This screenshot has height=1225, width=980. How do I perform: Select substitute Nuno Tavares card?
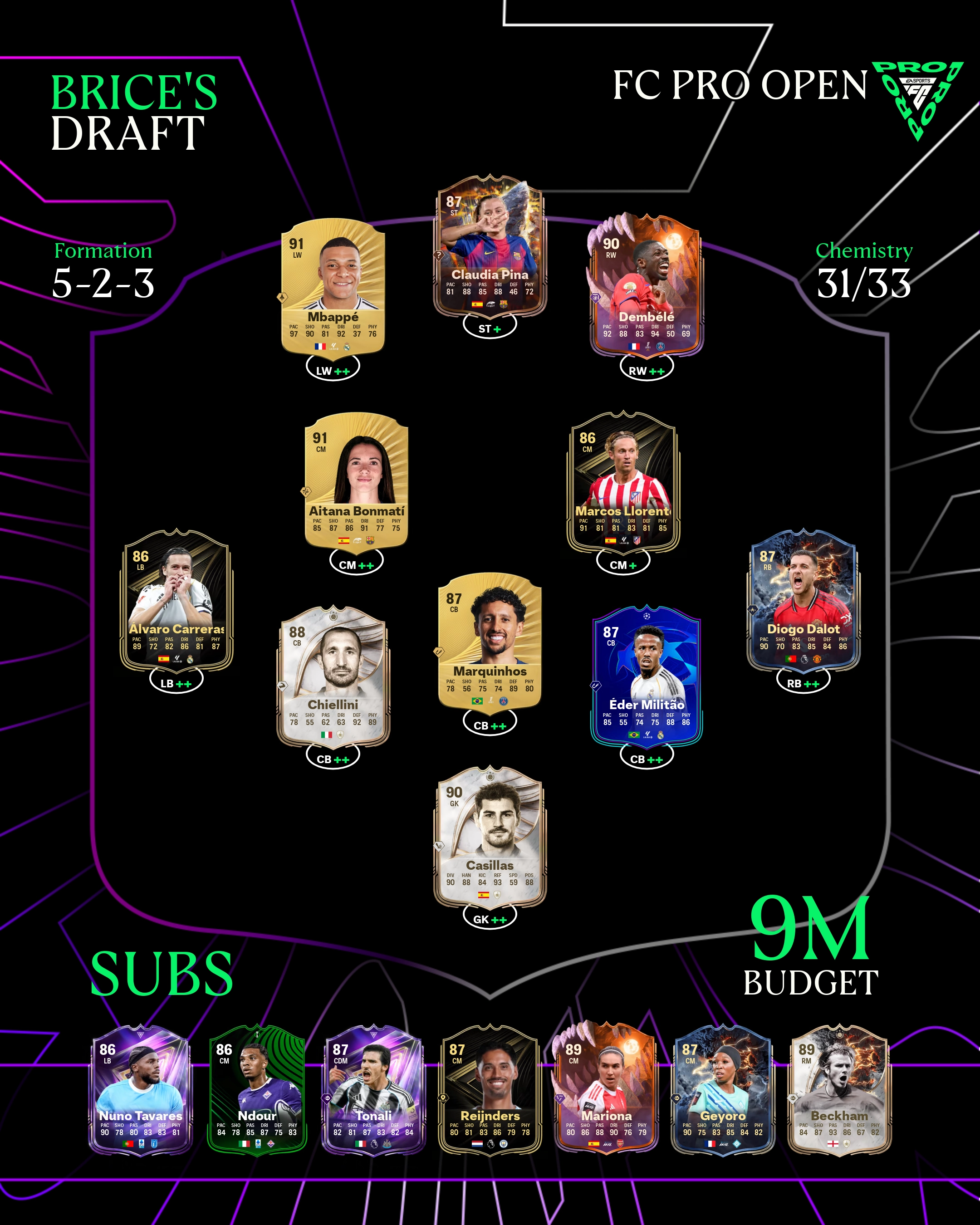[x=141, y=1091]
